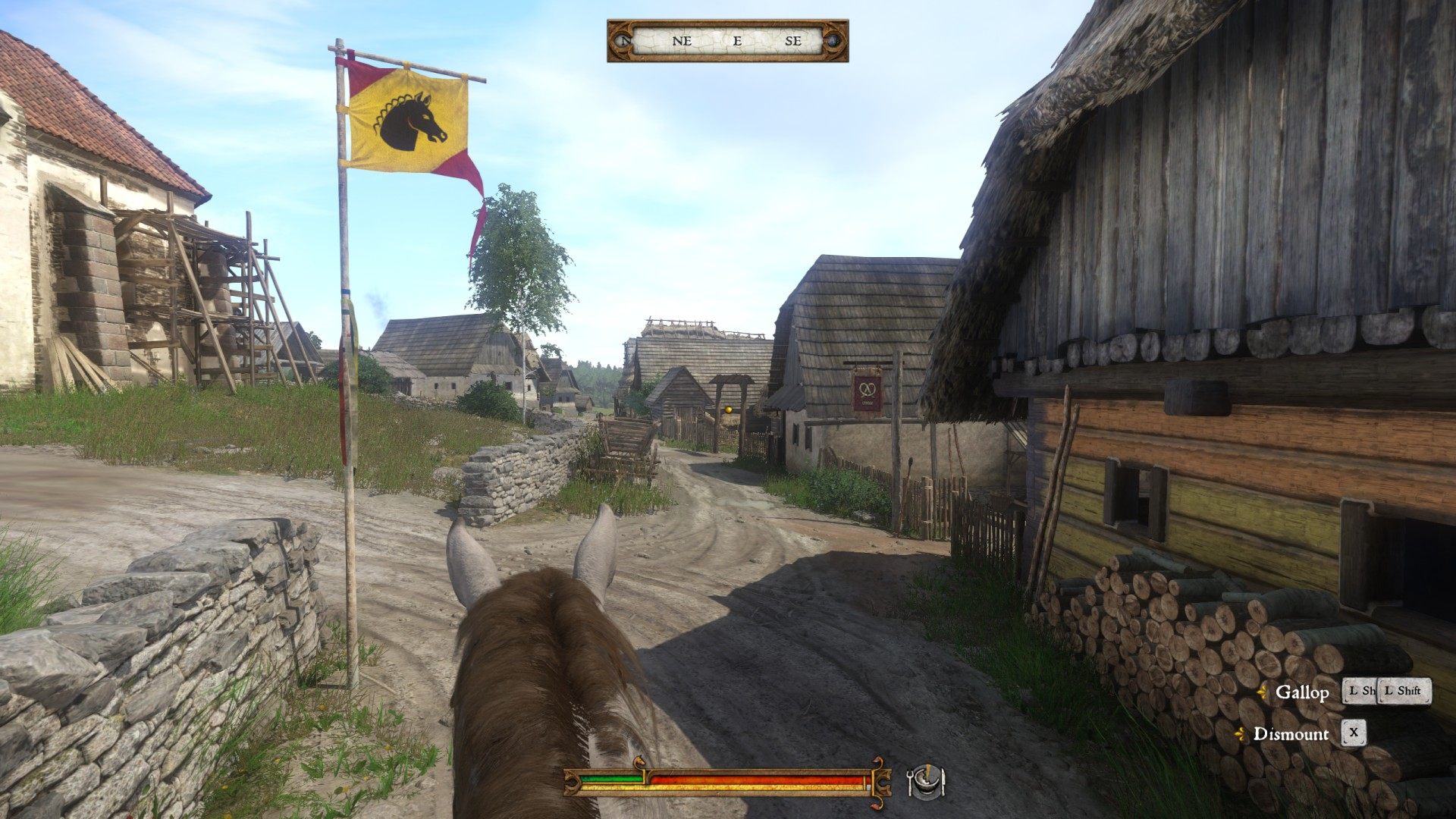
Task: Click the SE marker on the compass
Action: pos(792,41)
